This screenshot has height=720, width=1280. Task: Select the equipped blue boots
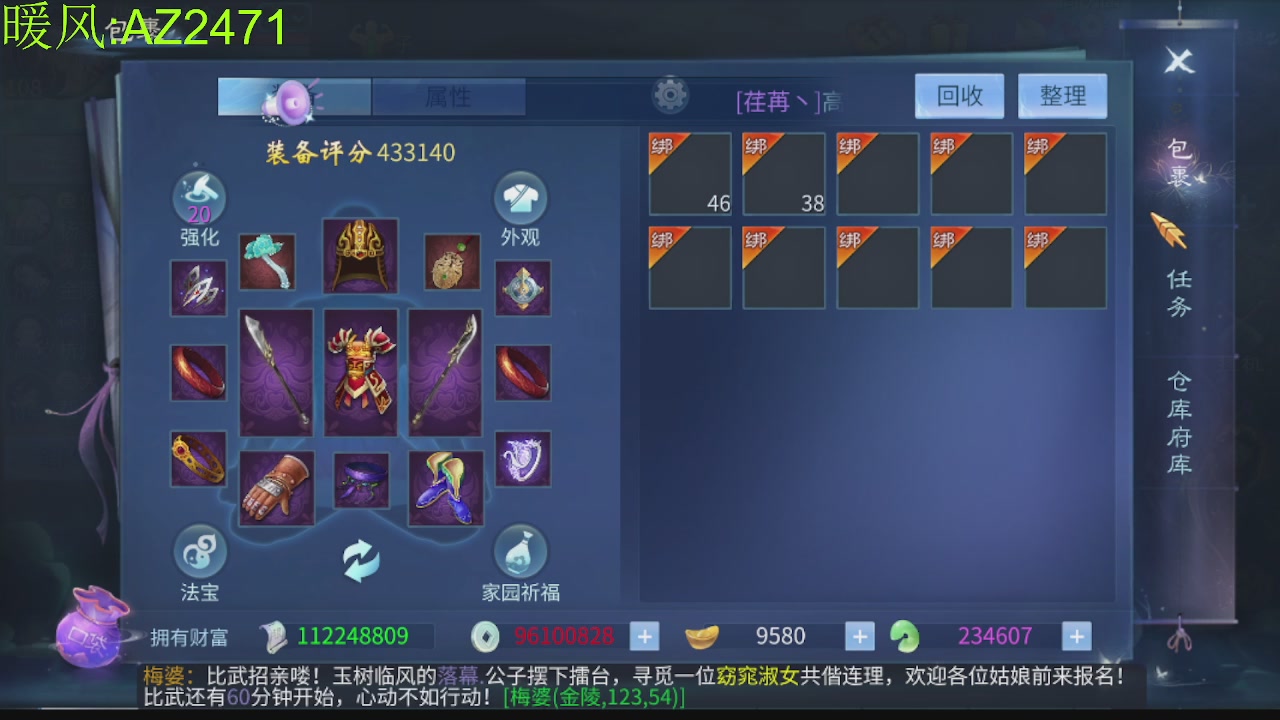point(447,487)
